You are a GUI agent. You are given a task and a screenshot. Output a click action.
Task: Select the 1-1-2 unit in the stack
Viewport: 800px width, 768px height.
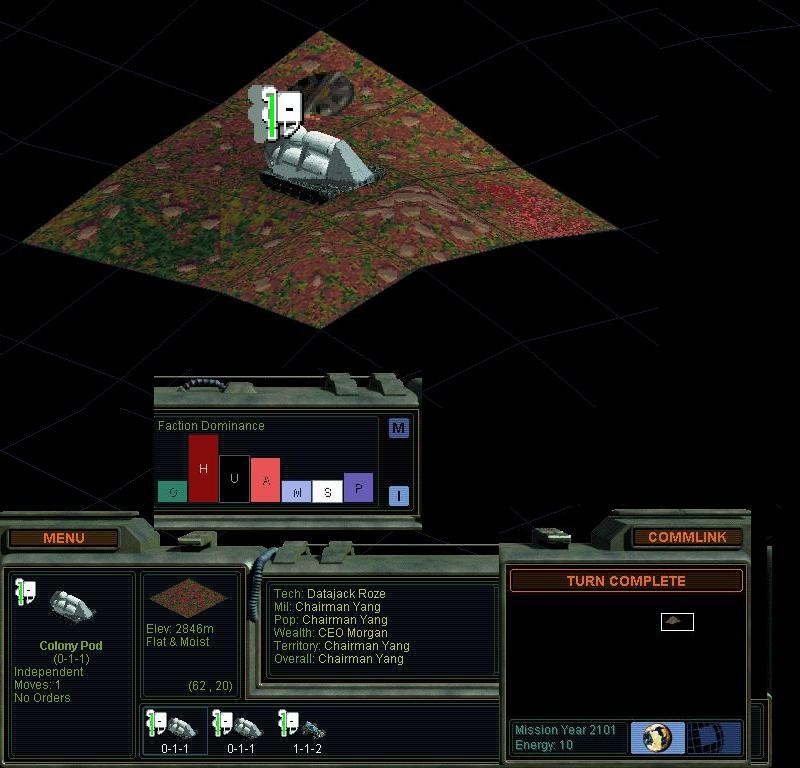[x=303, y=728]
